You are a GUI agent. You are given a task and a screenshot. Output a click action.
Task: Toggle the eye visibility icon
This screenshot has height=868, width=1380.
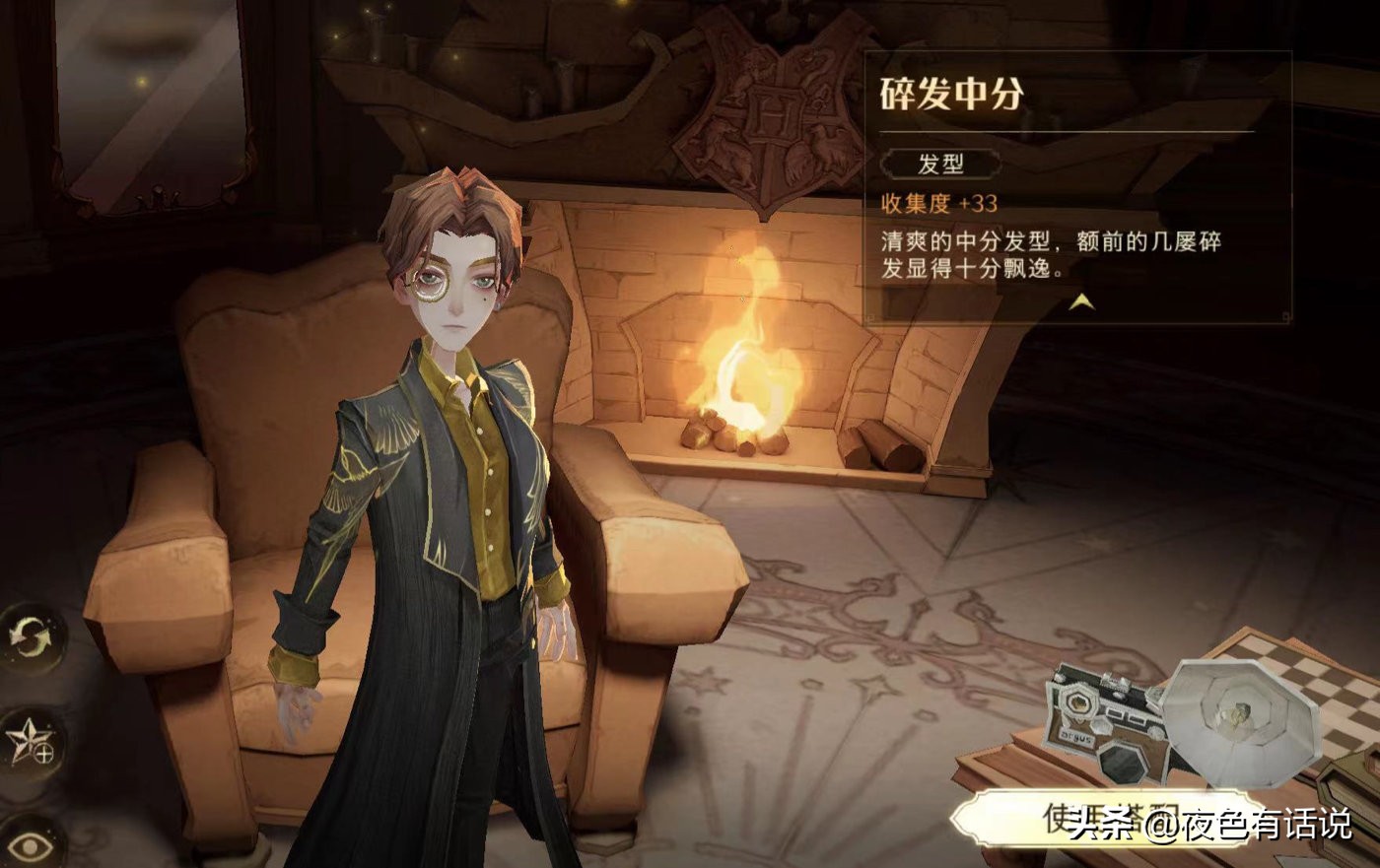[32, 842]
